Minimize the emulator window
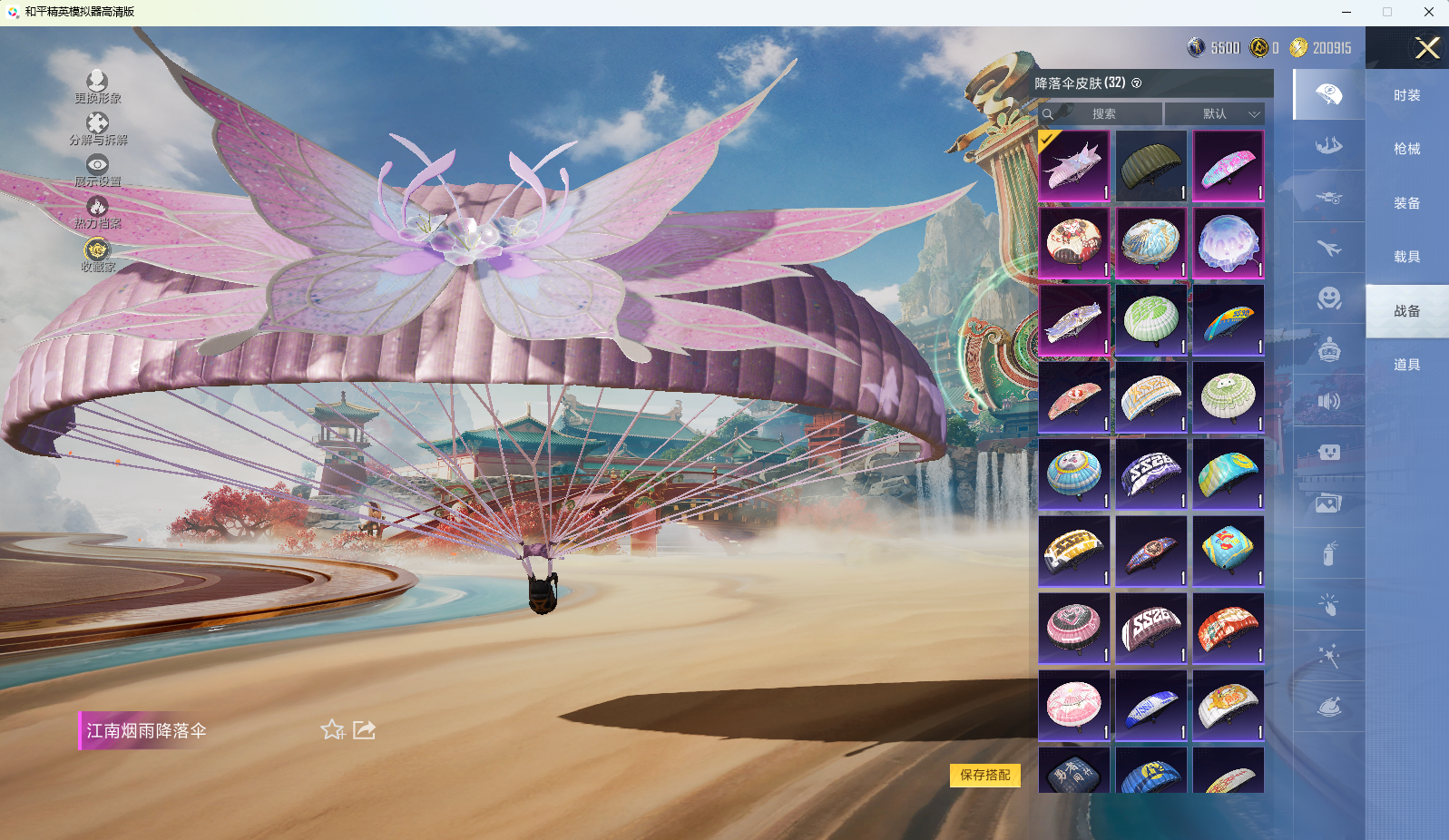 [1346, 12]
